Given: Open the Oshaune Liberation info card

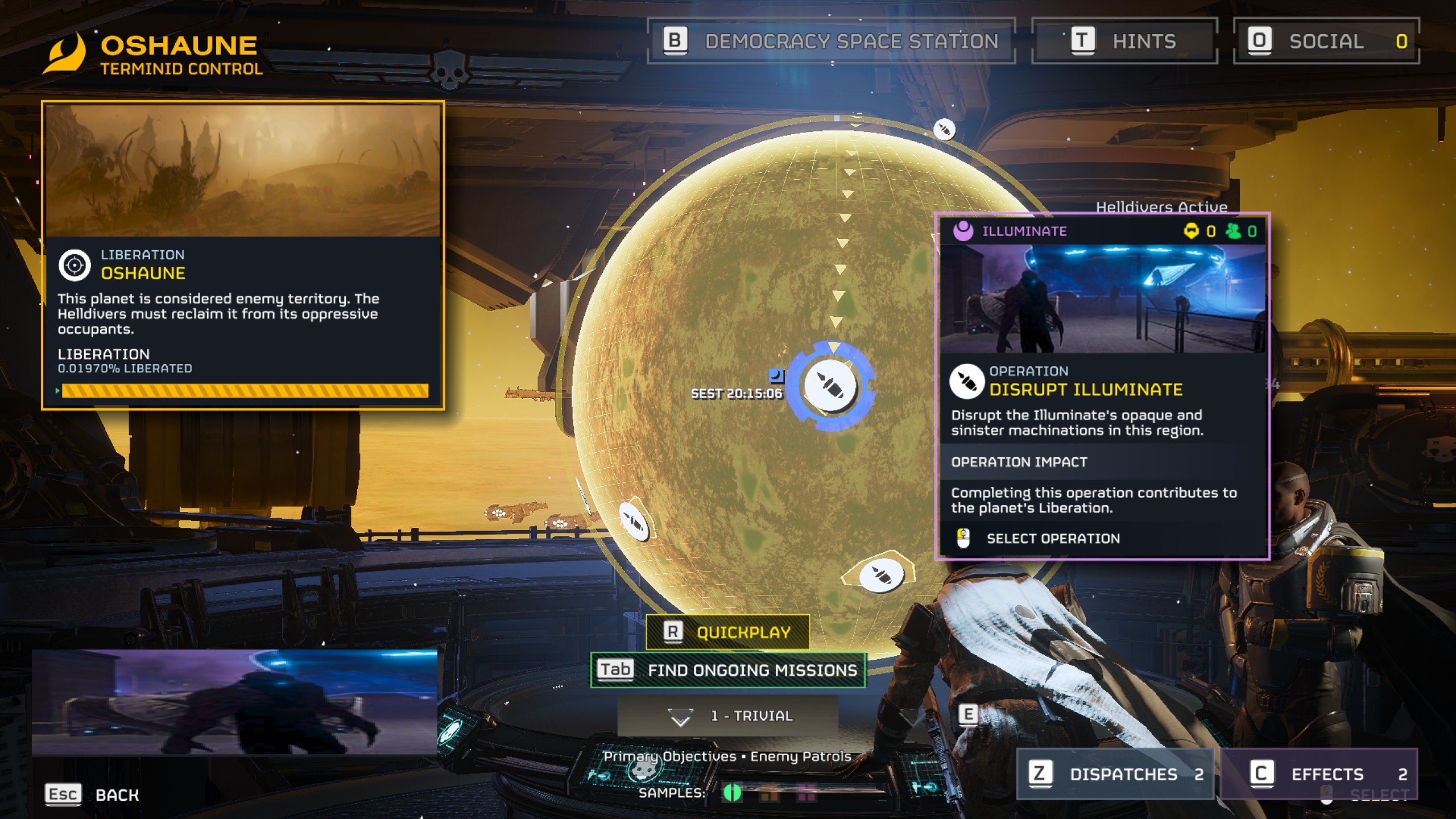Looking at the screenshot, I should (243, 256).
